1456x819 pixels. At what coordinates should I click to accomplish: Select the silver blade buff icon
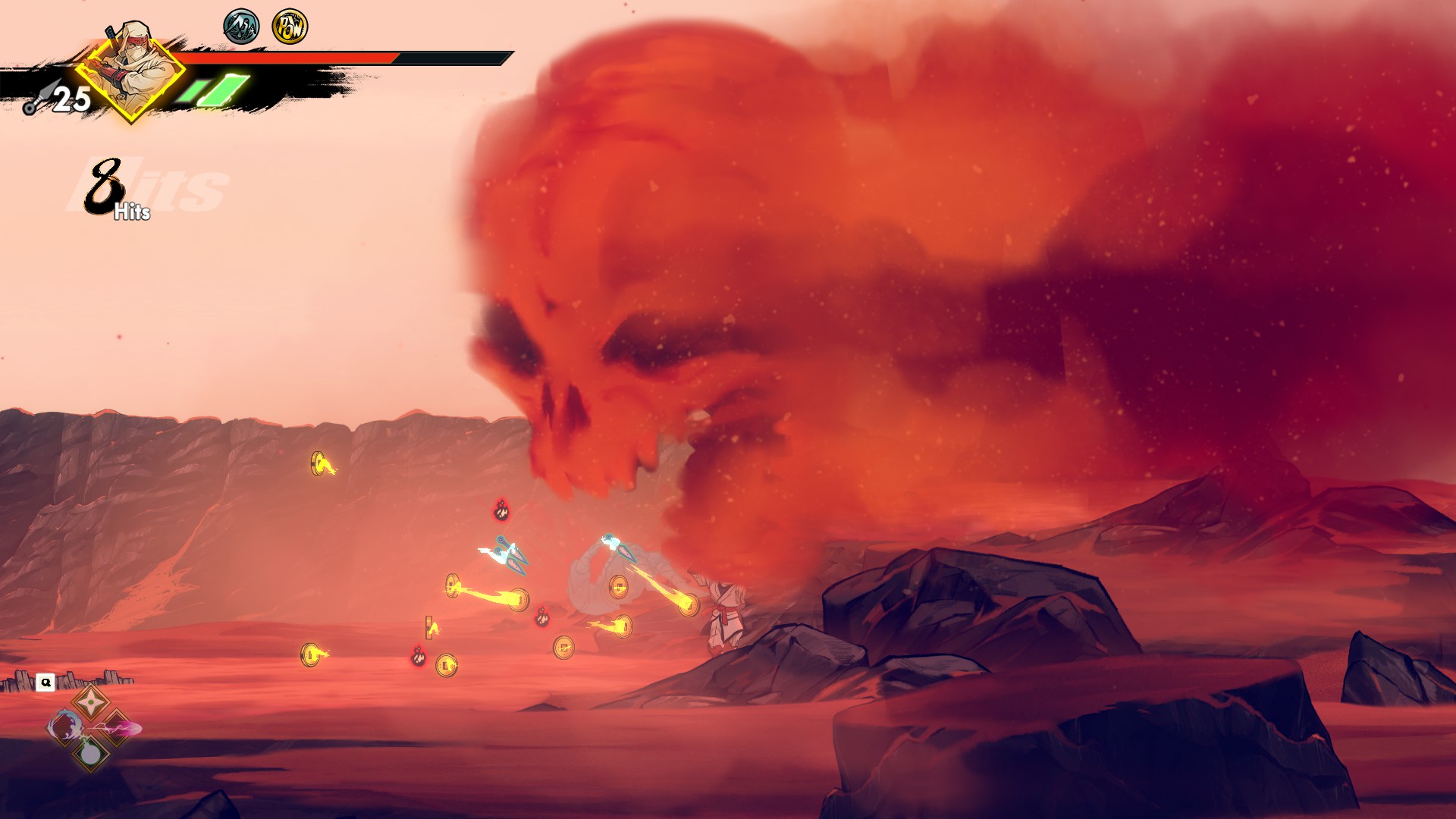(x=241, y=27)
